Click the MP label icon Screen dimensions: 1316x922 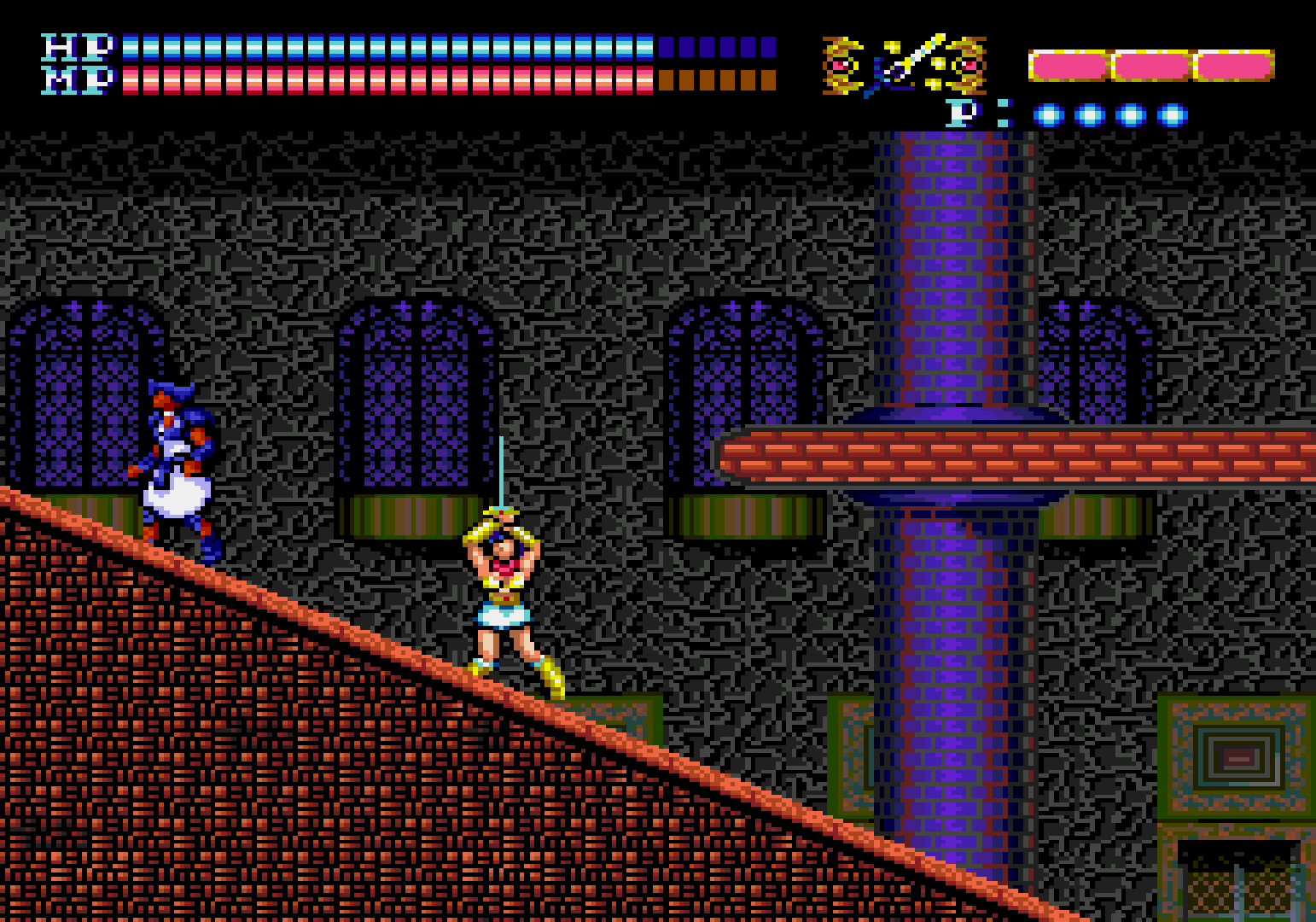[x=77, y=81]
